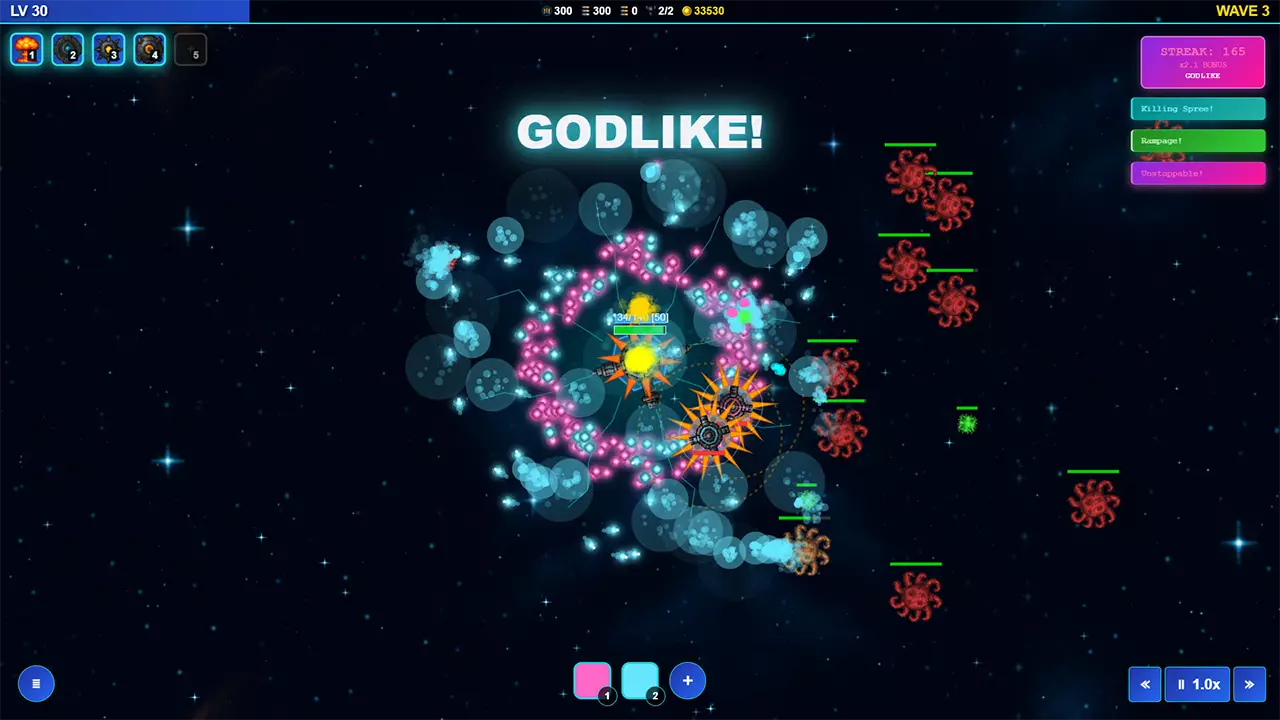This screenshot has width=1280, height=720.
Task: Click the plus button next to the swatches
Action: (x=687, y=680)
